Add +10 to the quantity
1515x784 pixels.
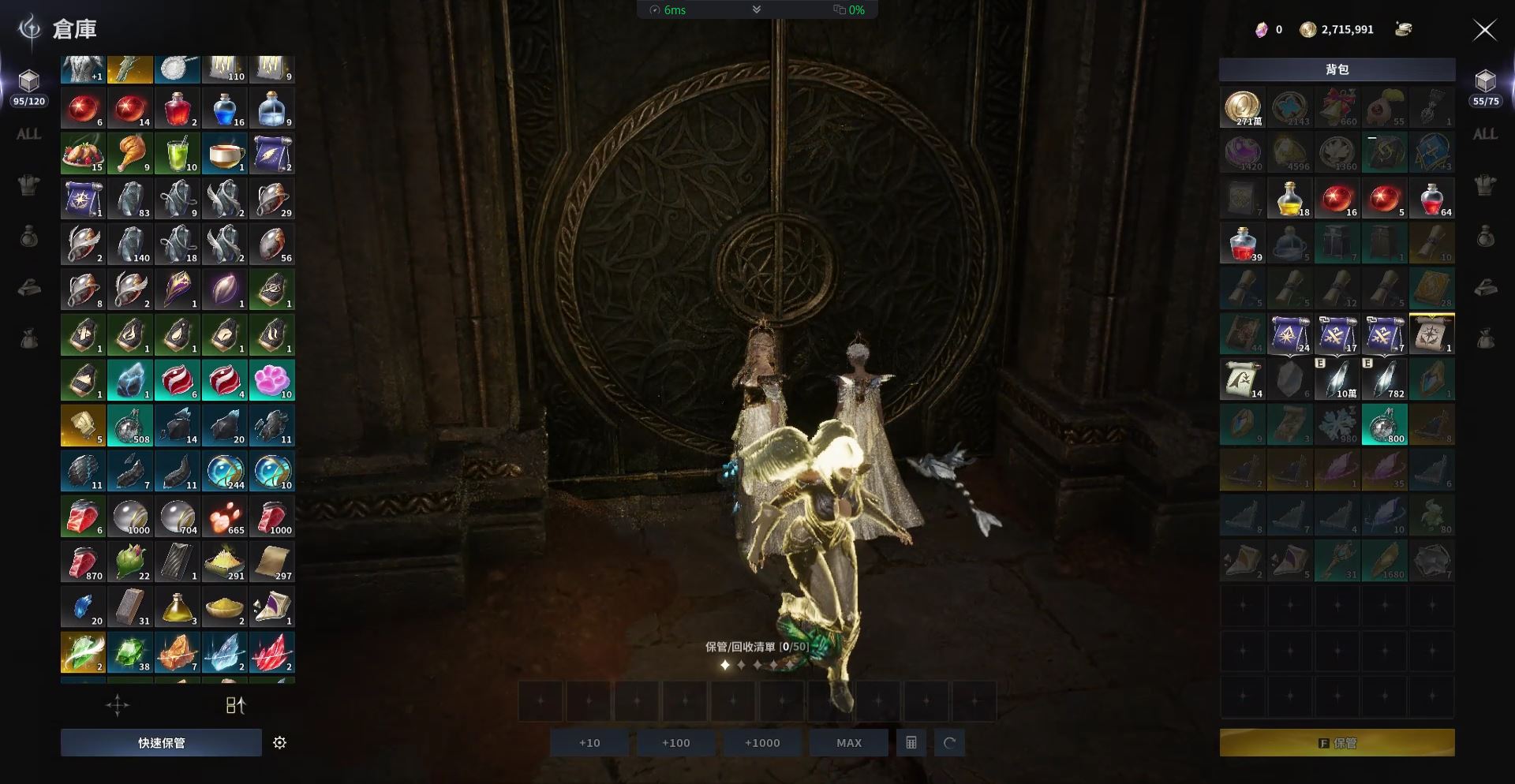(589, 742)
